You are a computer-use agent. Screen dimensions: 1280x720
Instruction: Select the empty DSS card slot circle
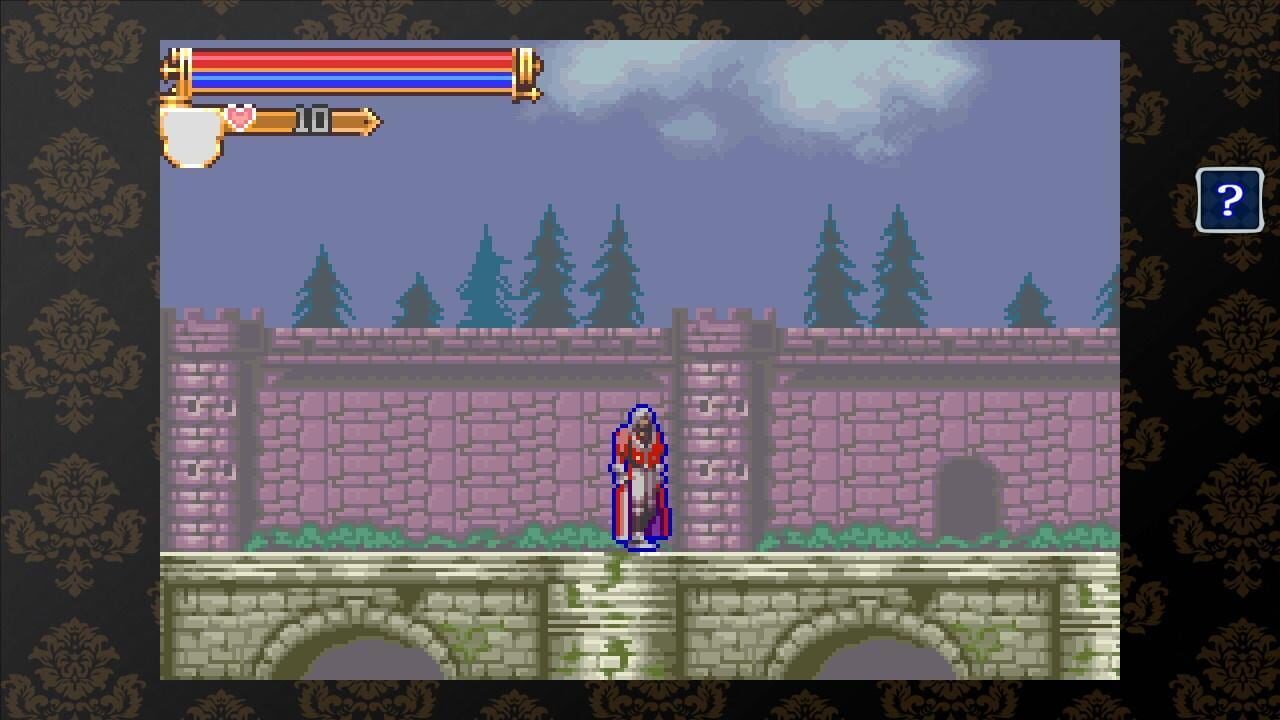point(190,135)
